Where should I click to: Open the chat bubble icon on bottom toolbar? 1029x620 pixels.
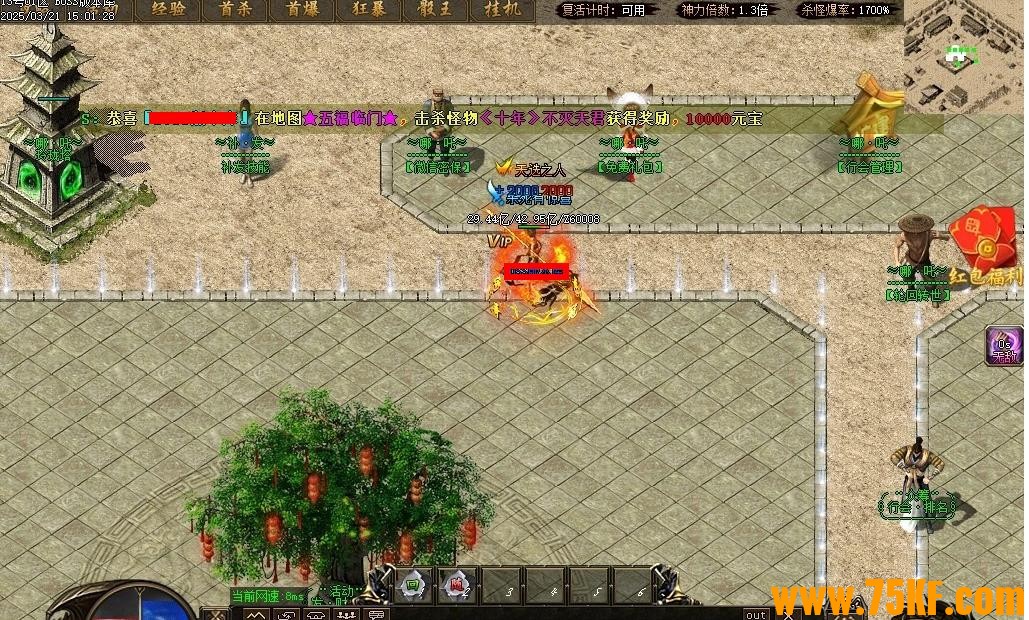(376, 614)
